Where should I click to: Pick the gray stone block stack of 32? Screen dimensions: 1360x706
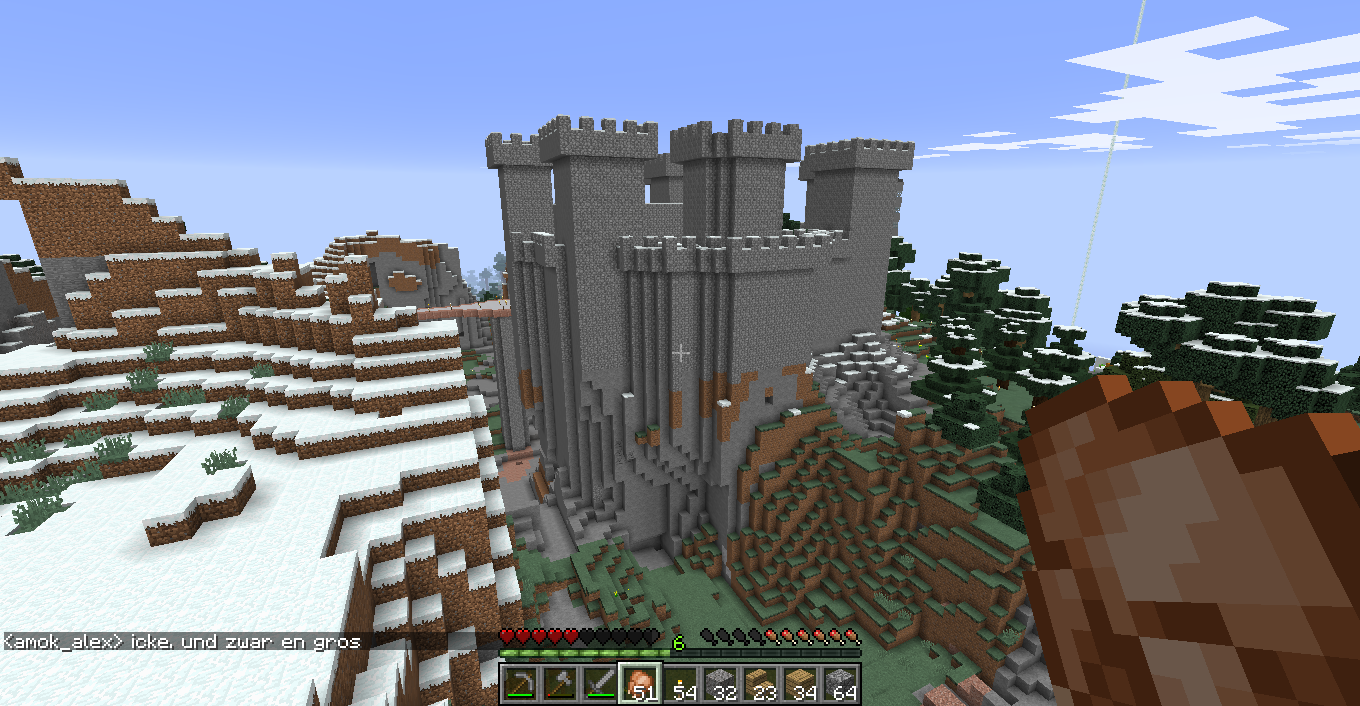721,683
